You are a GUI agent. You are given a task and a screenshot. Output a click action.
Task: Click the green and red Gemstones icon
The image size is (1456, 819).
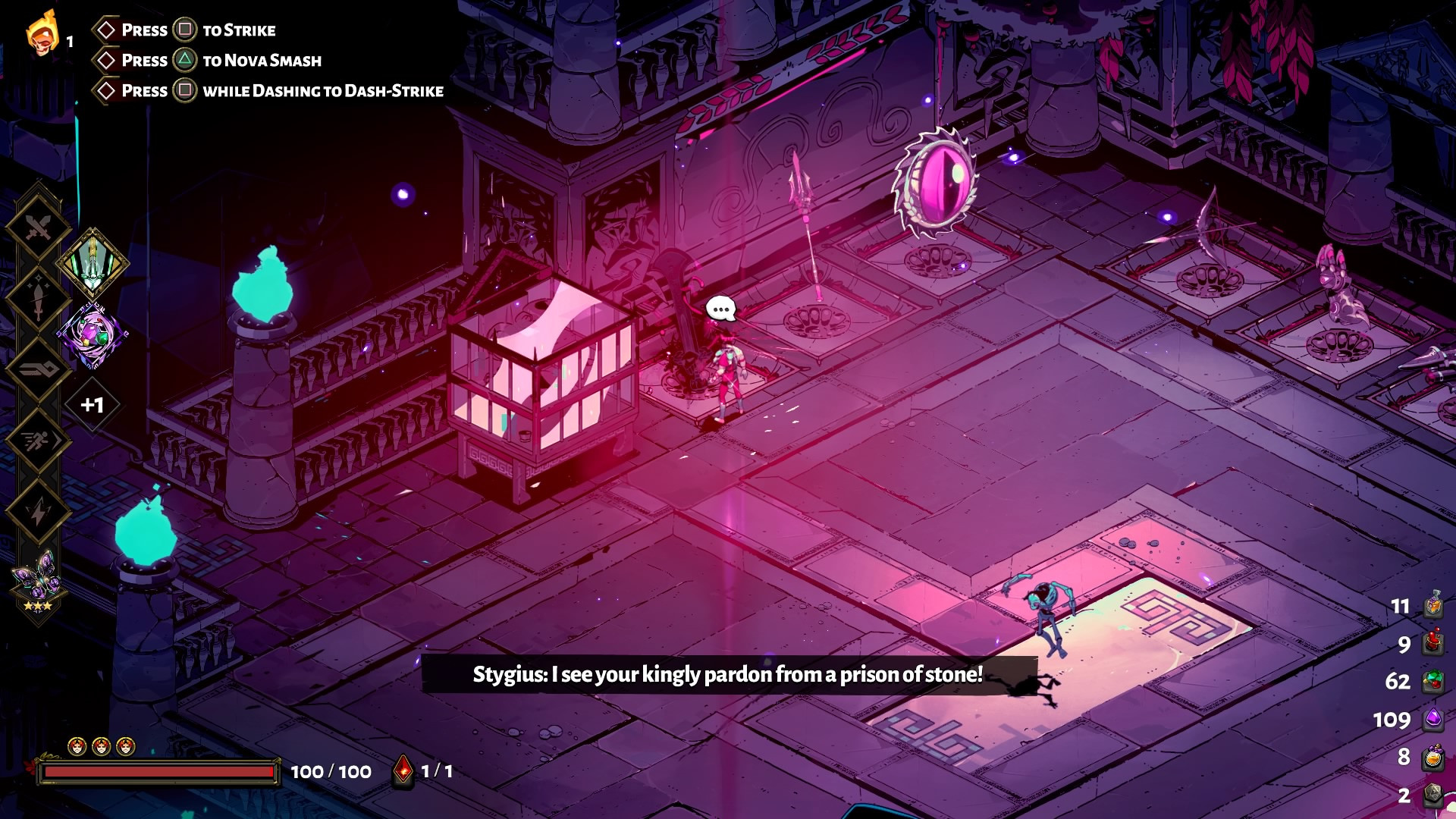(x=1432, y=680)
